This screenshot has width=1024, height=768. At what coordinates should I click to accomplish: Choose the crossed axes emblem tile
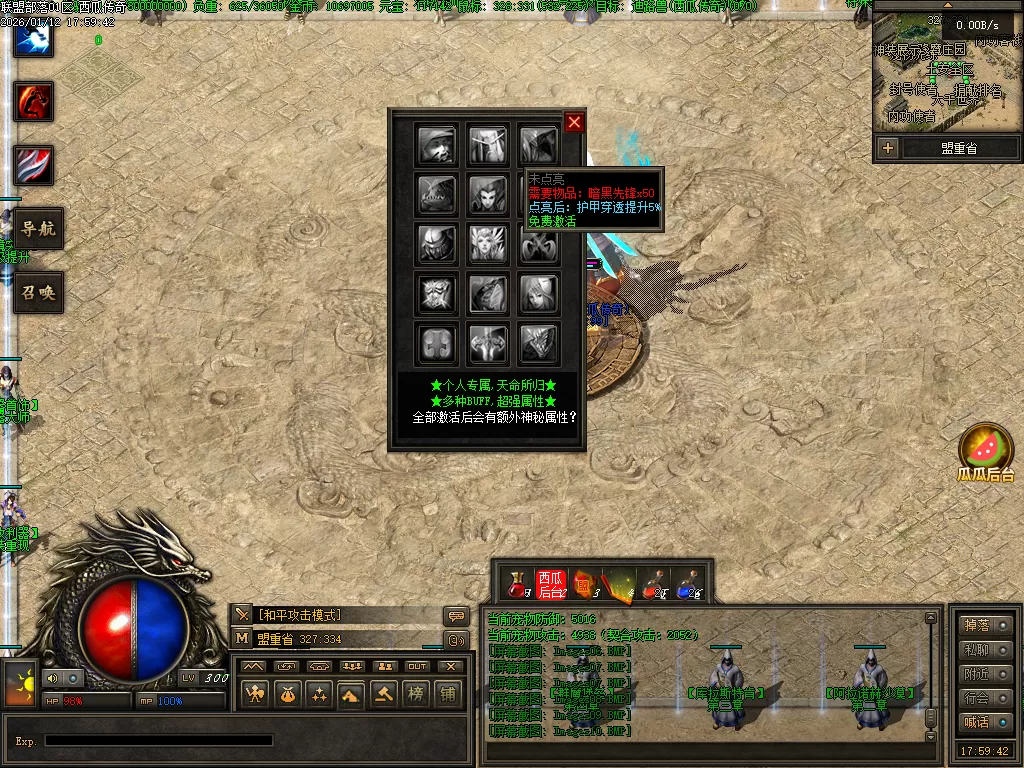click(539, 243)
